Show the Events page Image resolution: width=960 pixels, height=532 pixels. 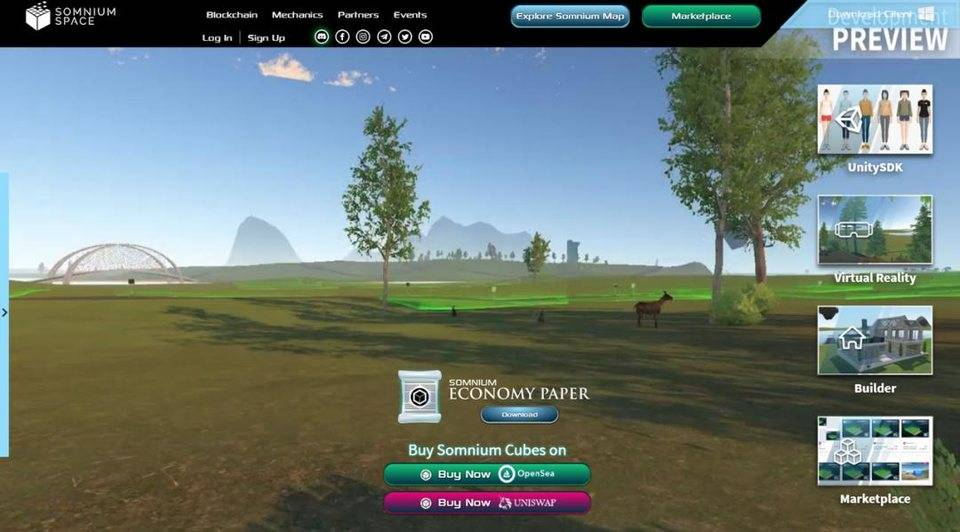tap(410, 15)
